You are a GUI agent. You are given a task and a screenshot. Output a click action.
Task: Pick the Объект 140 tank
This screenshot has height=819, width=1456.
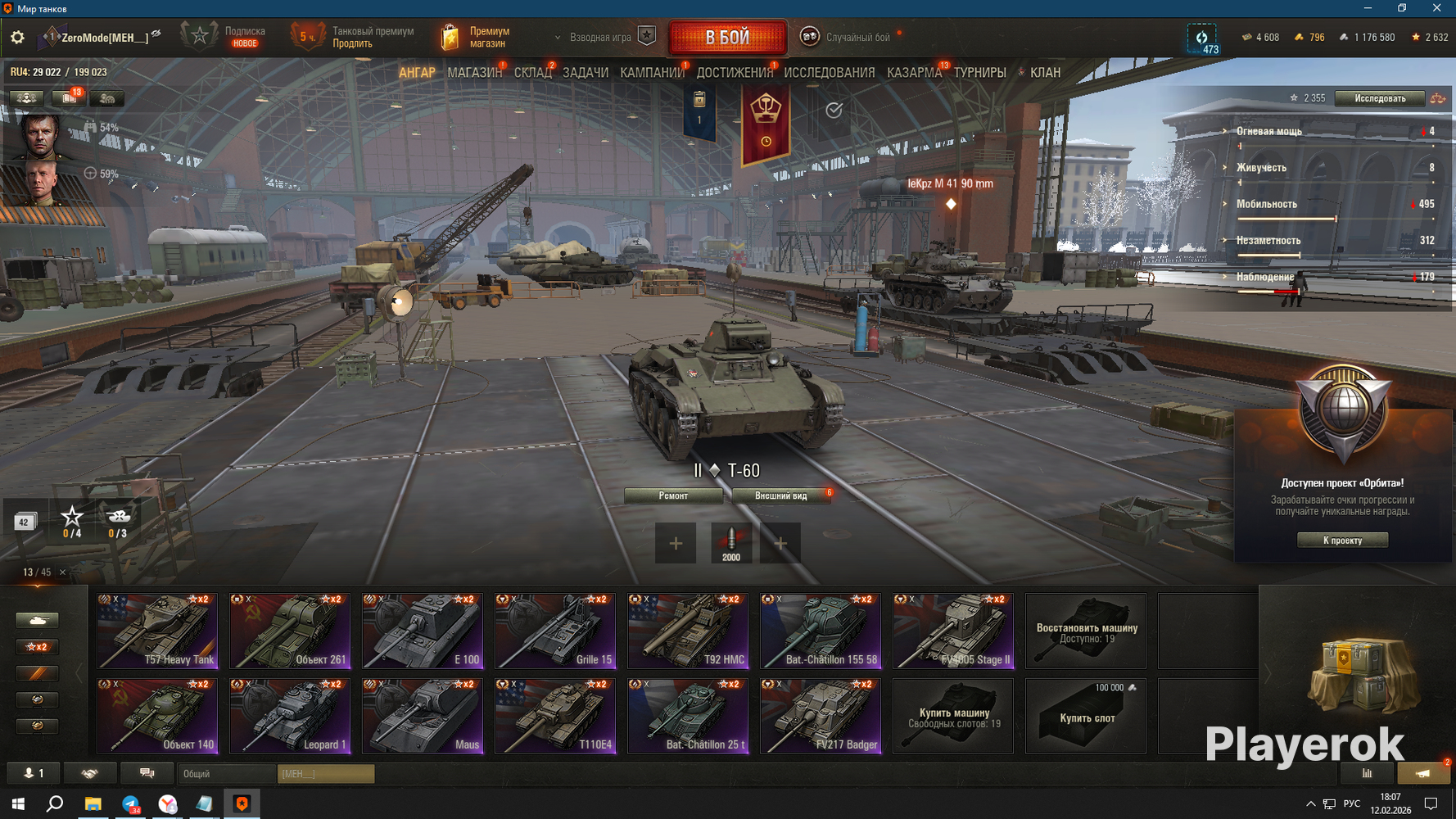coord(157,716)
